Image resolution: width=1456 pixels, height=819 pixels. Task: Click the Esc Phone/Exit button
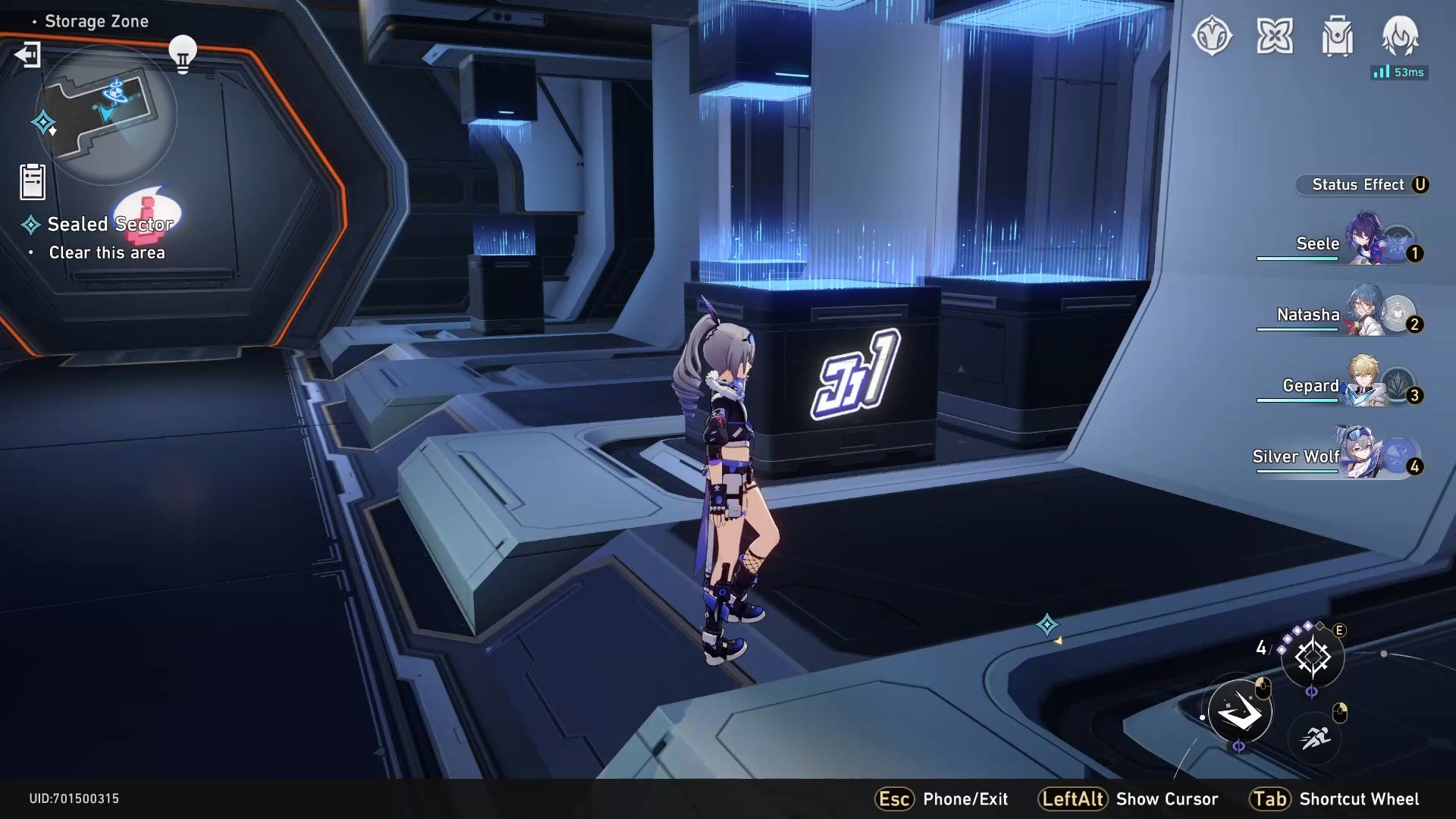(x=943, y=799)
